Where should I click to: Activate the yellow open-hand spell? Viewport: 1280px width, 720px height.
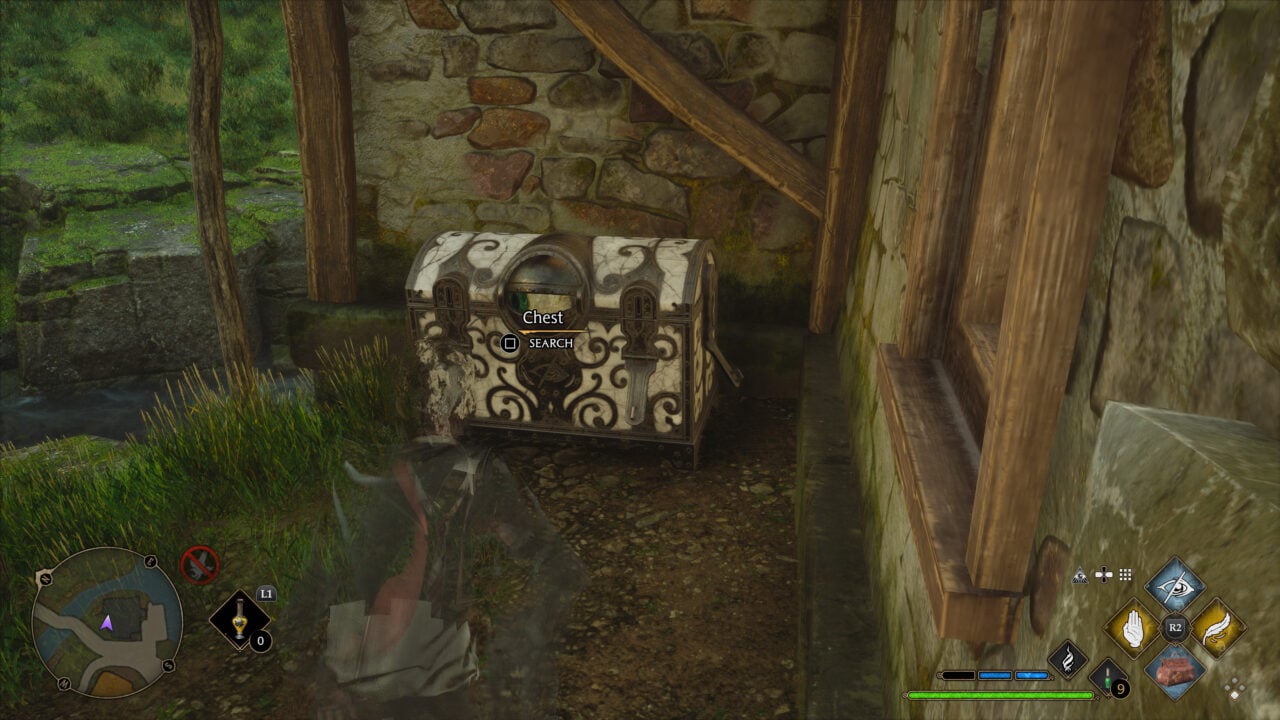click(1133, 629)
